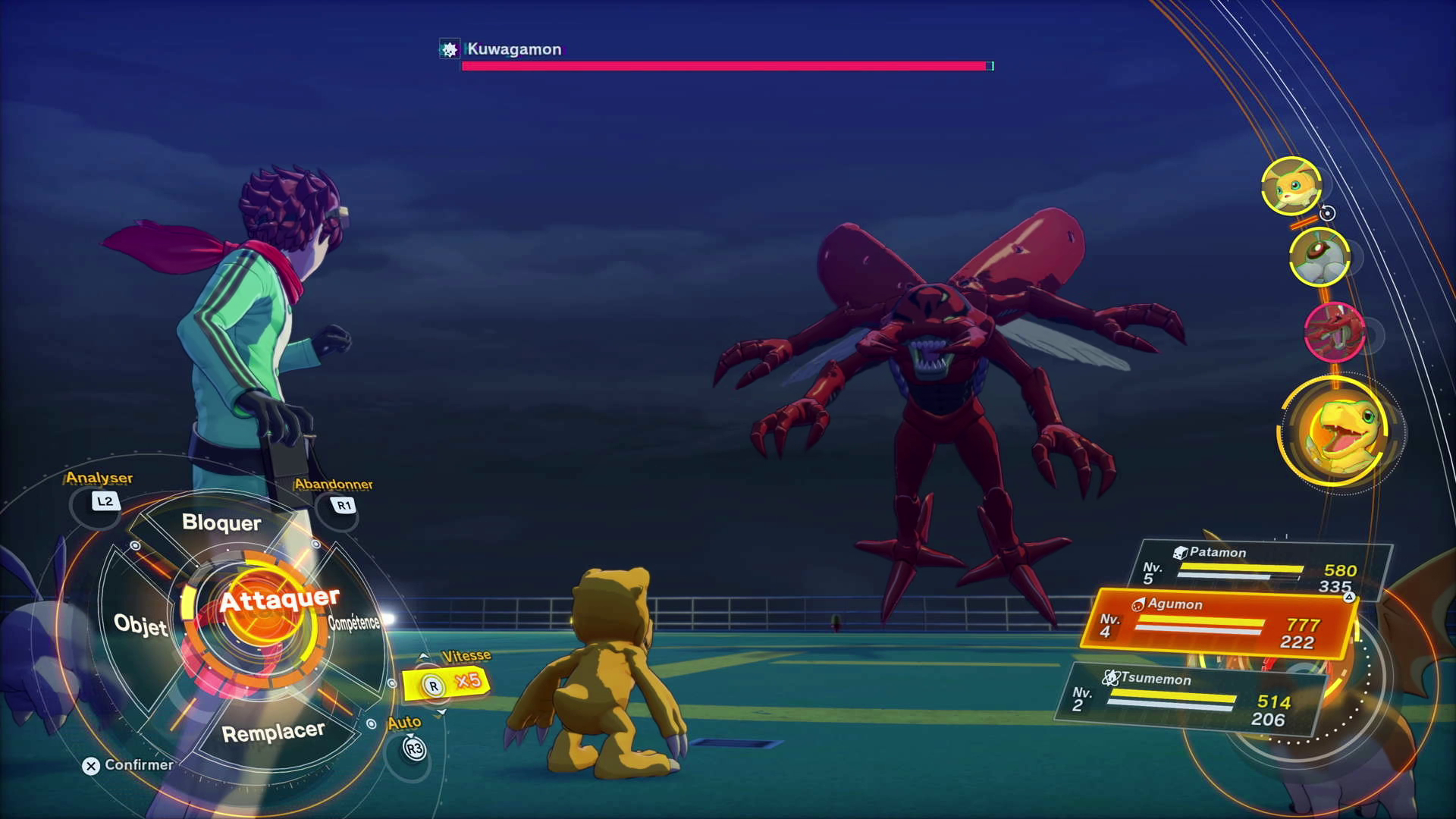Open the Objet menu

coord(140,625)
